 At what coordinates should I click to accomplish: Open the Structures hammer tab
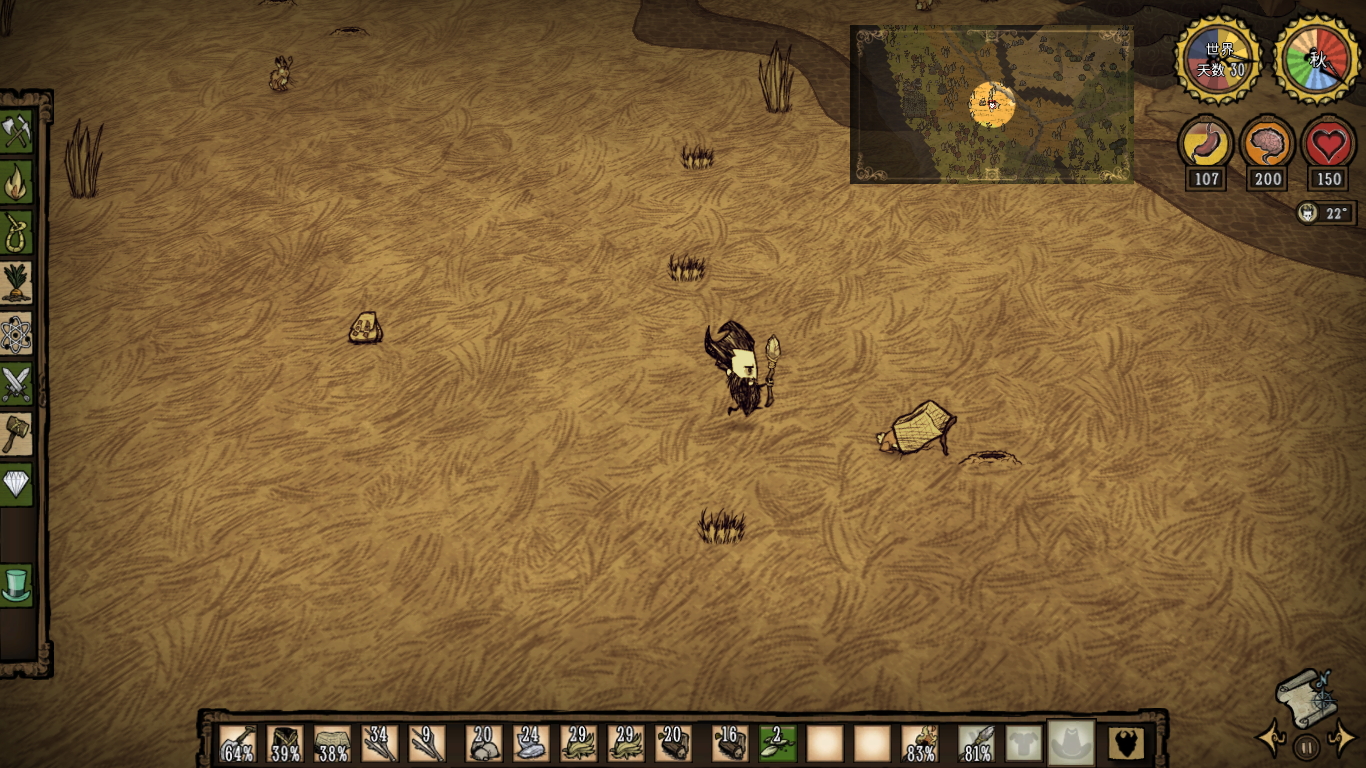tap(17, 434)
